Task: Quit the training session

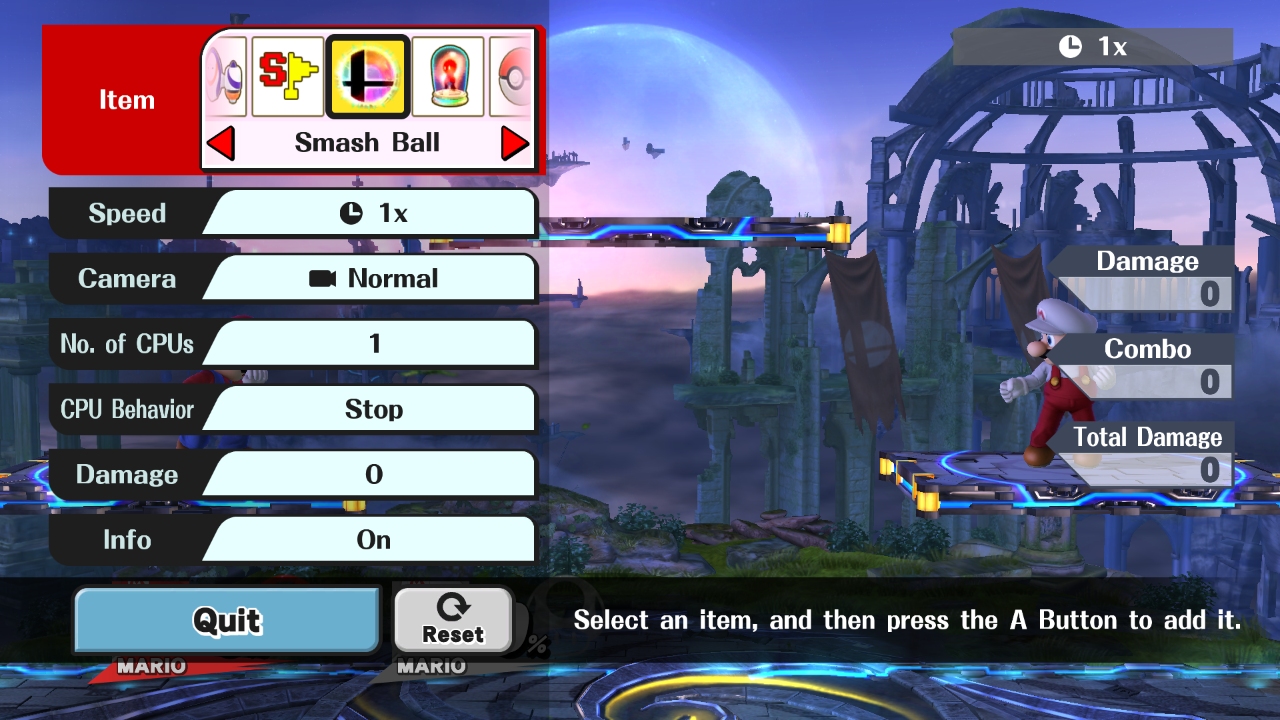Action: 227,620
